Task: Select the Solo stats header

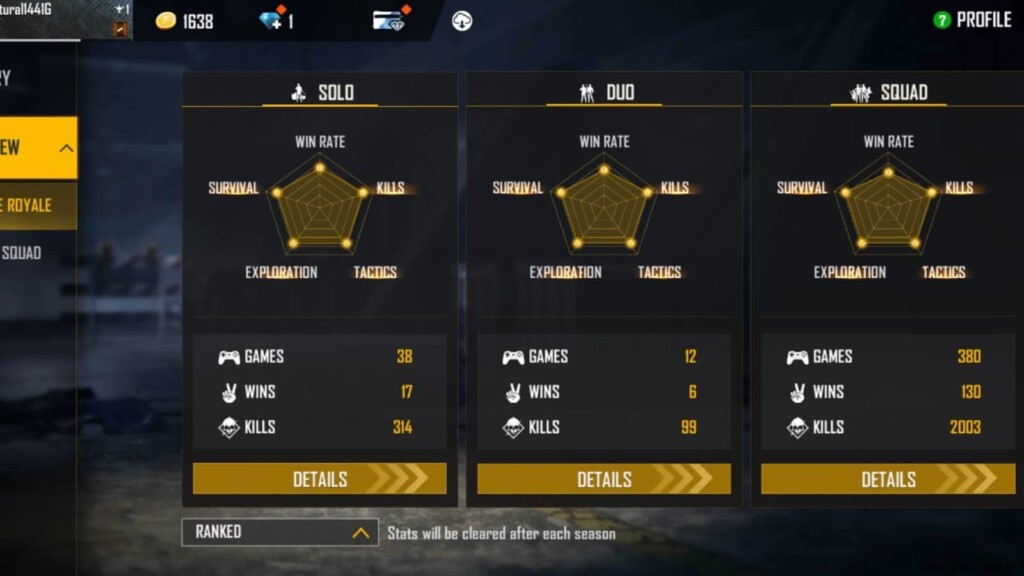Action: (320, 93)
